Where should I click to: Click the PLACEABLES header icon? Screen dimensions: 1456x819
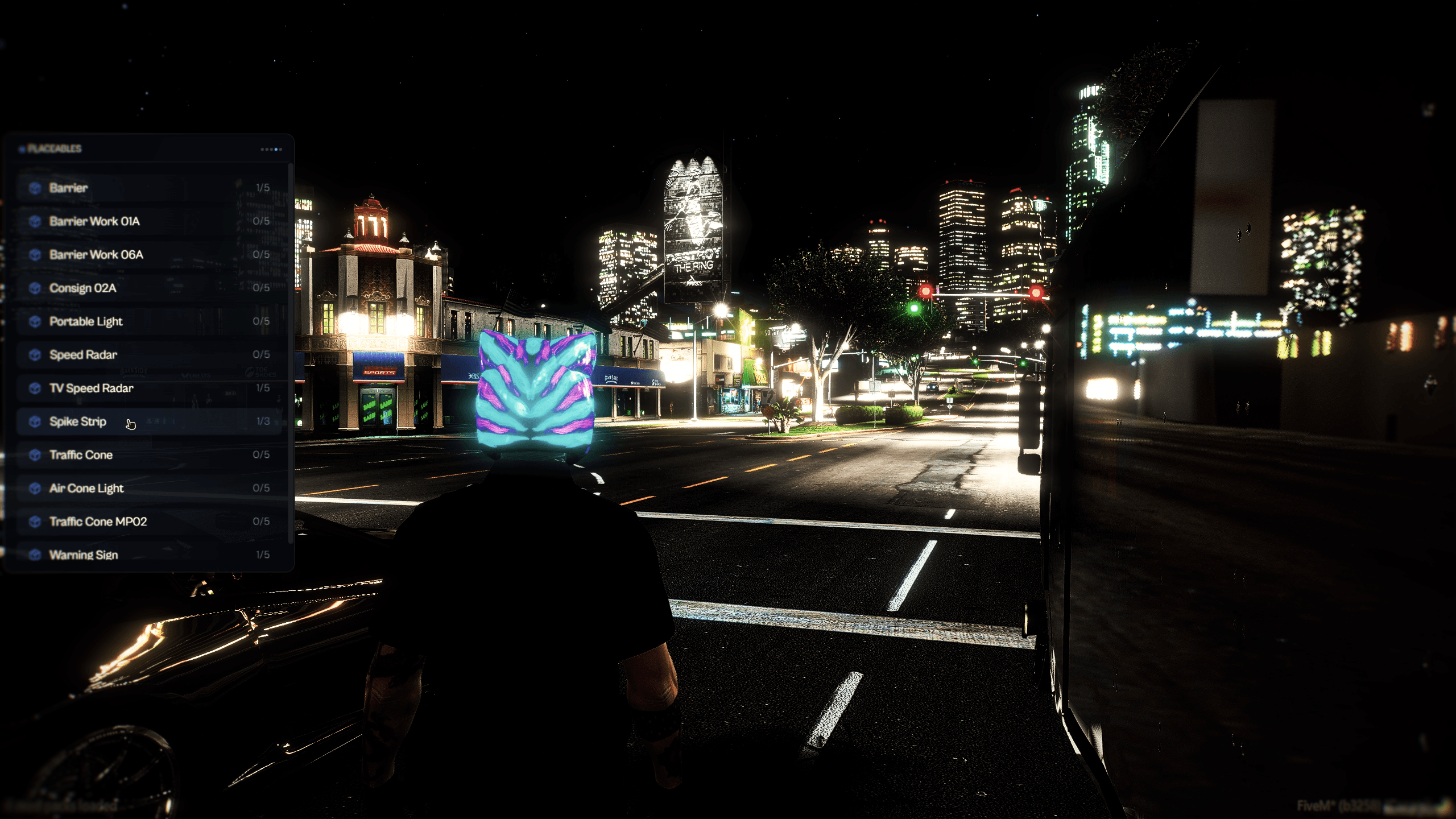coord(22,148)
